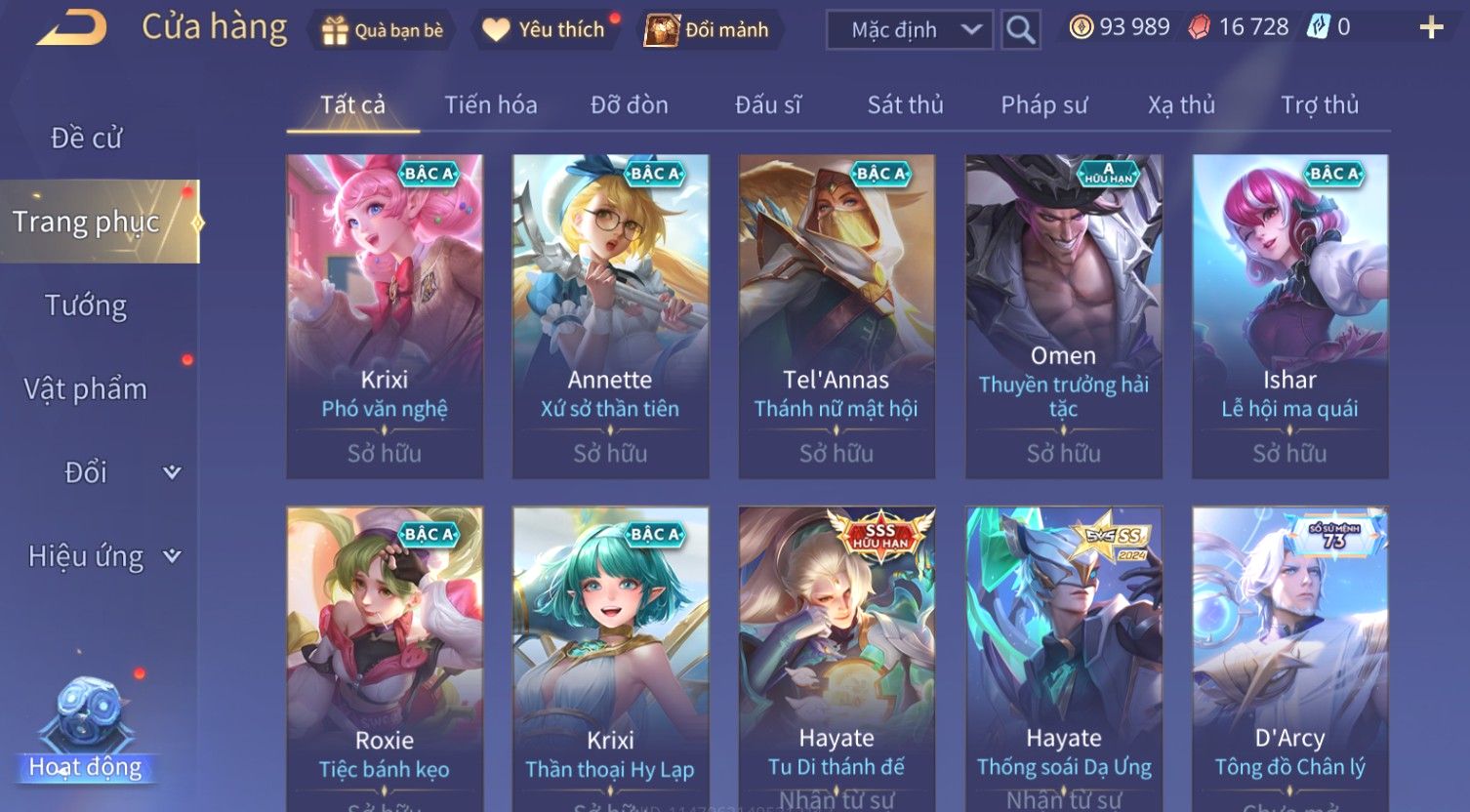Expand the Mặc định sort dropdown
The image size is (1470, 812).
coord(908,30)
